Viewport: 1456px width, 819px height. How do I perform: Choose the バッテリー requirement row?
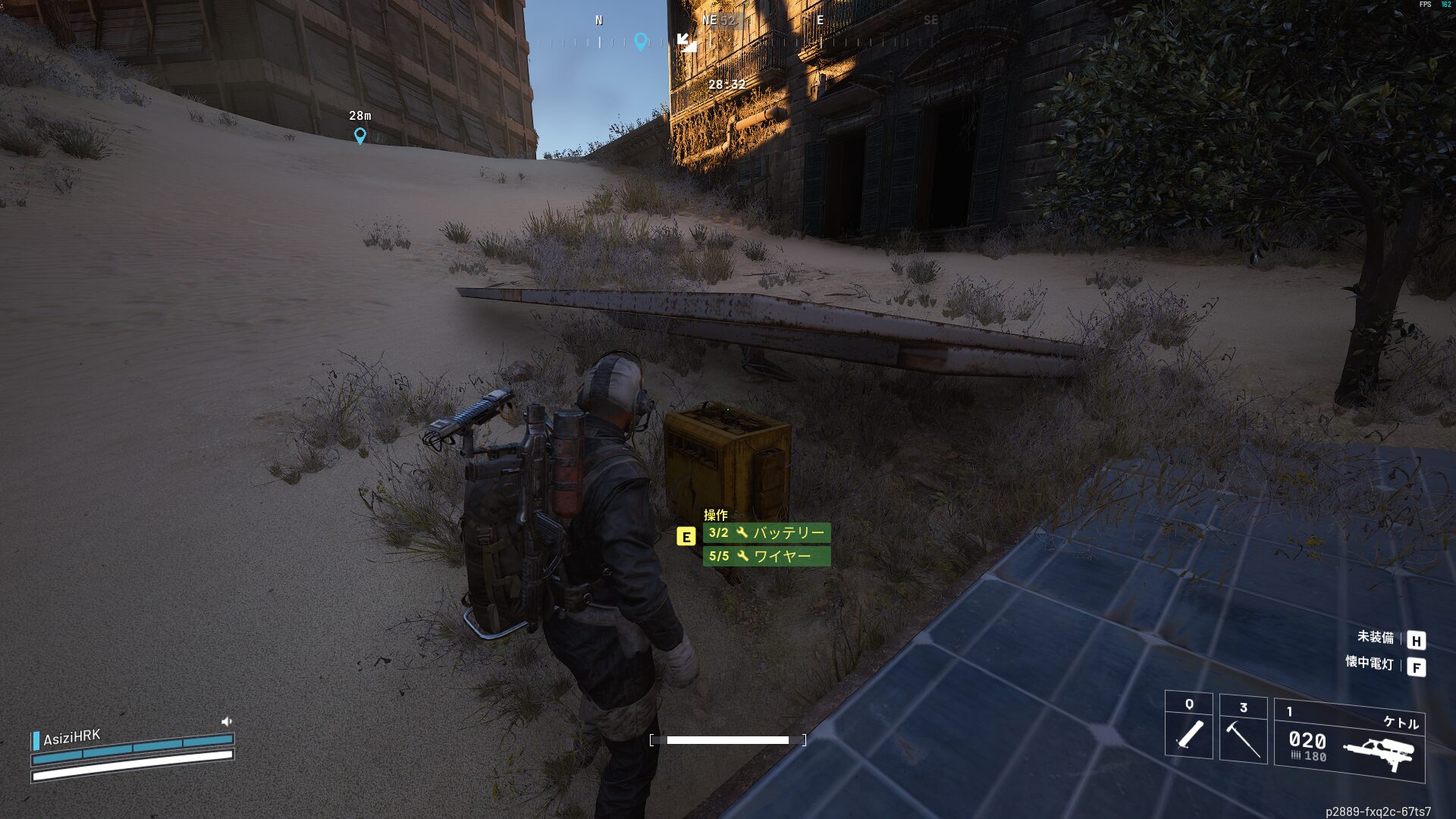pyautogui.click(x=766, y=533)
